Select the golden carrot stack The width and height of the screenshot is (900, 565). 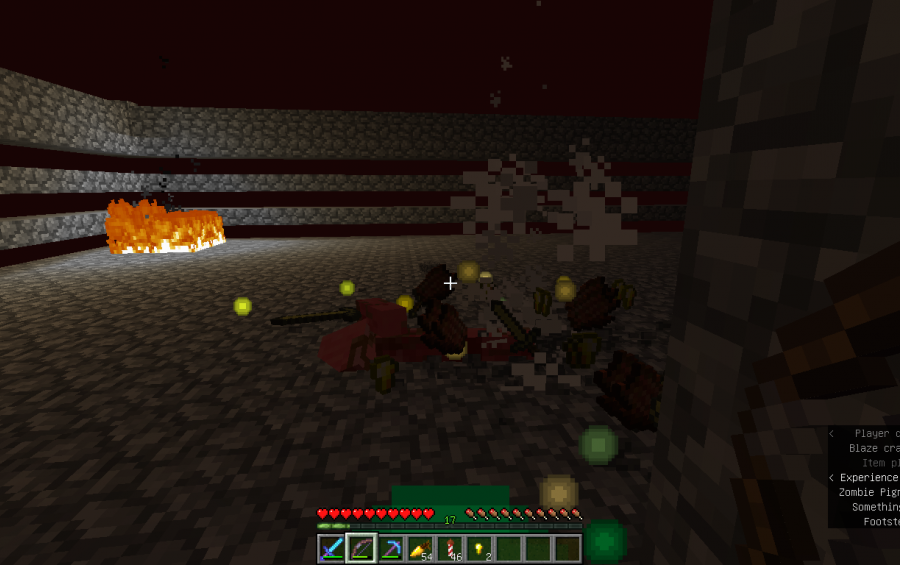[x=420, y=548]
